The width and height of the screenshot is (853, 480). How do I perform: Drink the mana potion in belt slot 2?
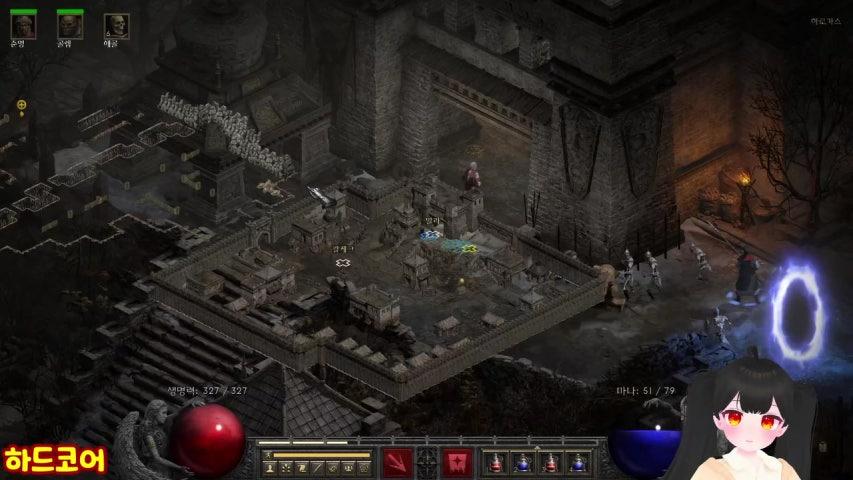tap(521, 463)
